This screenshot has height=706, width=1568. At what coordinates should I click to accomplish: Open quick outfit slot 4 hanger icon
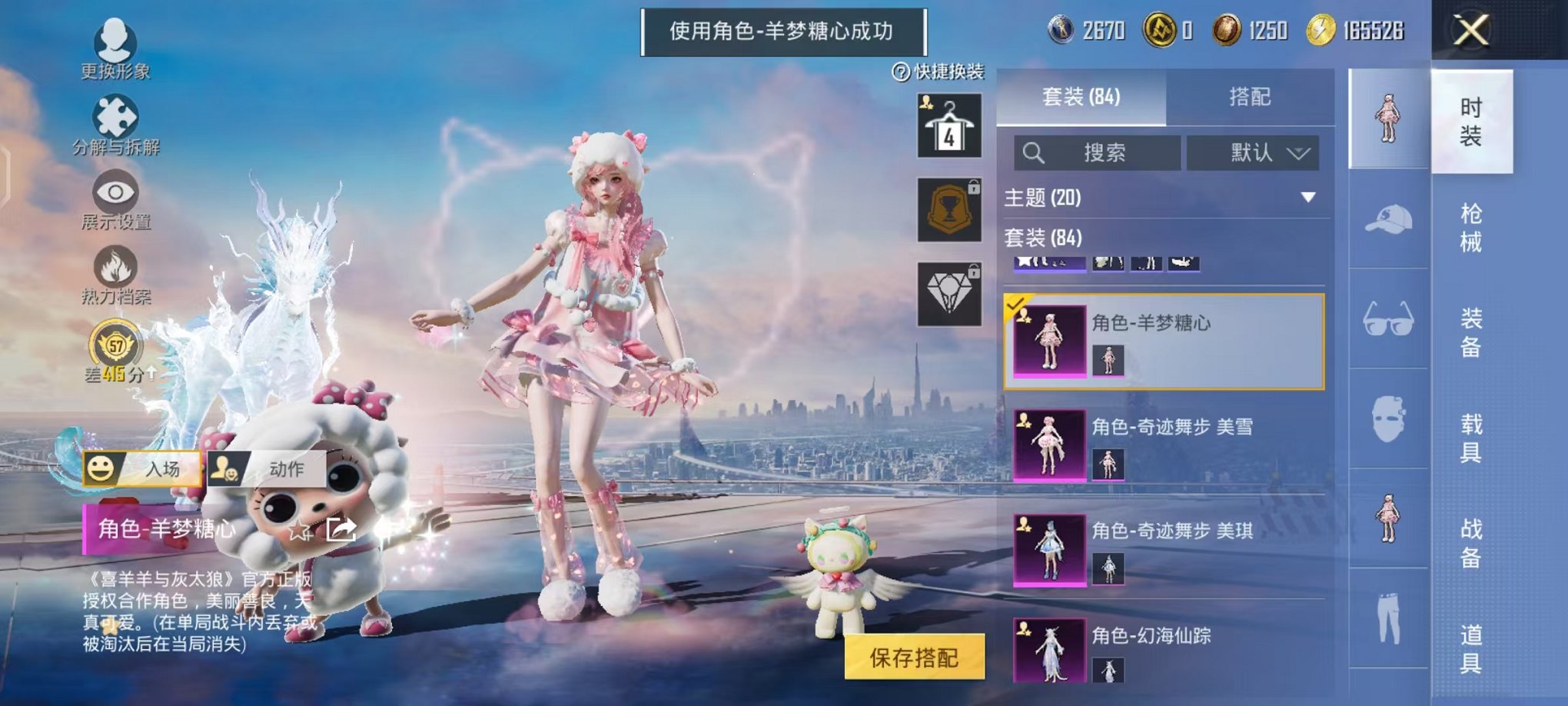click(951, 123)
